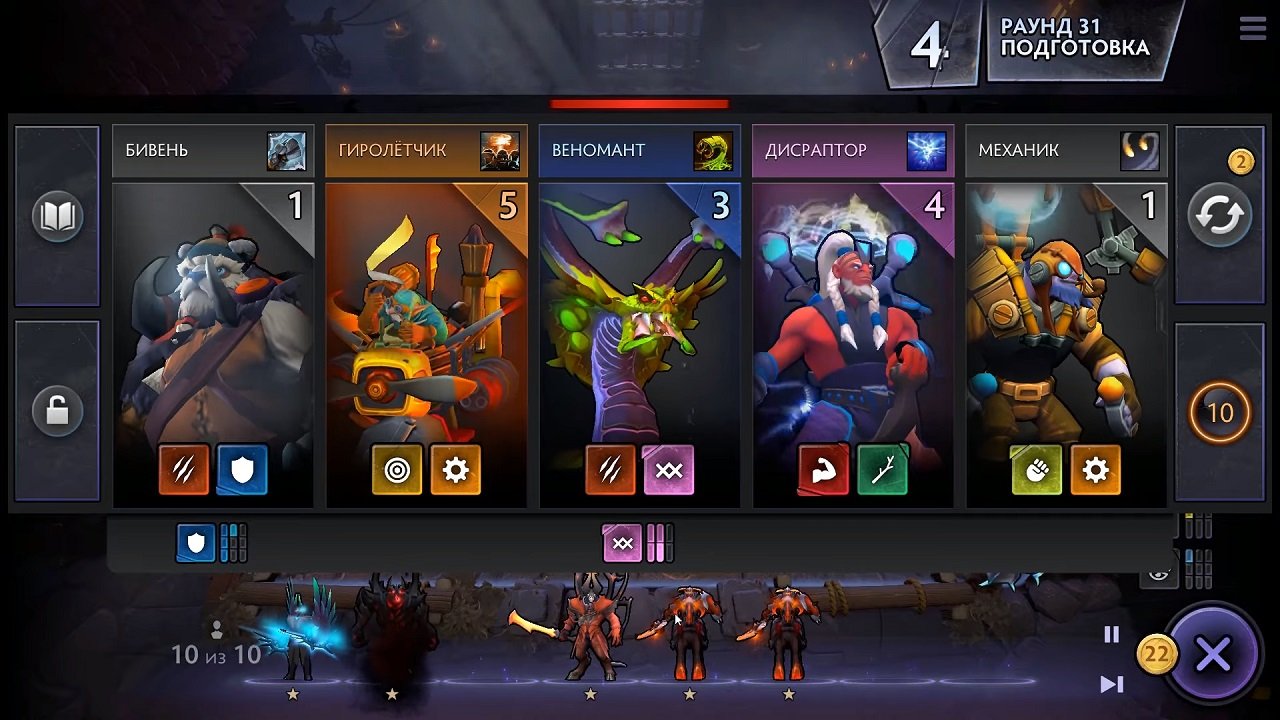Screen dimensions: 1280x720
Task: Click Tinker's gear alliance icon
Action: 1096,469
